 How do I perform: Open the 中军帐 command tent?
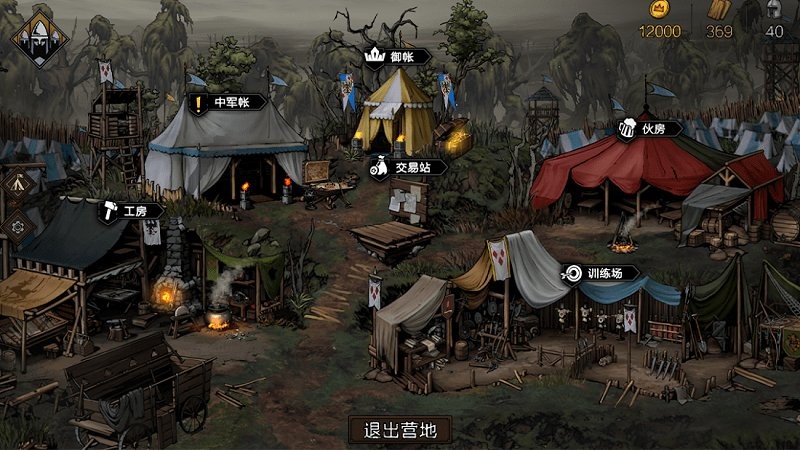tap(228, 101)
